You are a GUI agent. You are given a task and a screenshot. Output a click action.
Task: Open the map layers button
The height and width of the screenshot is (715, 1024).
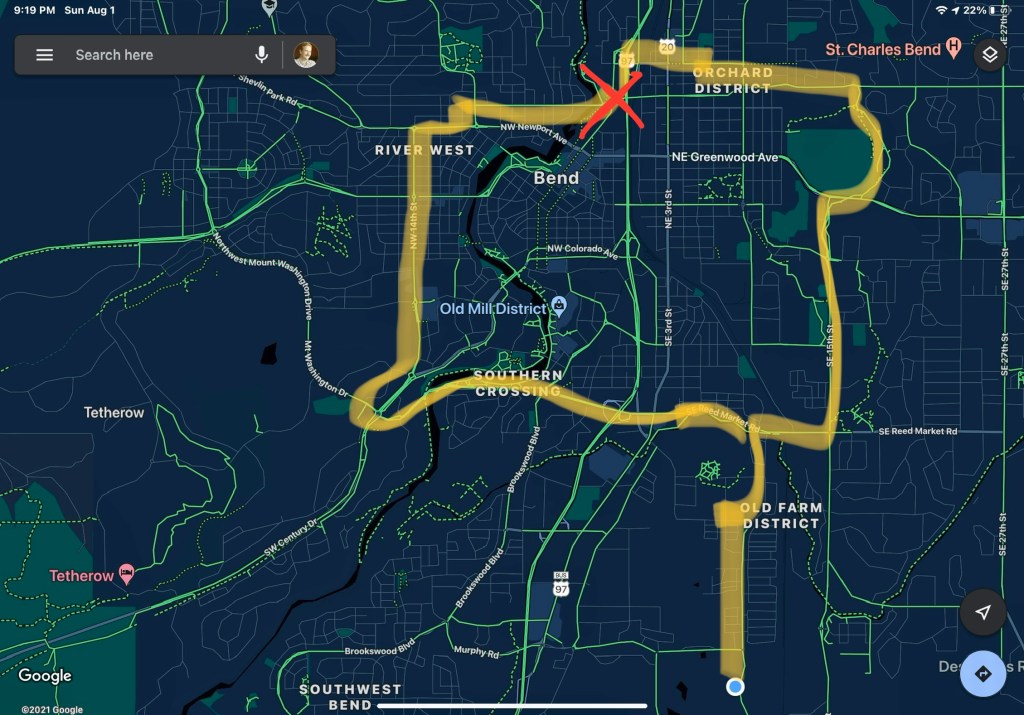tap(989, 54)
